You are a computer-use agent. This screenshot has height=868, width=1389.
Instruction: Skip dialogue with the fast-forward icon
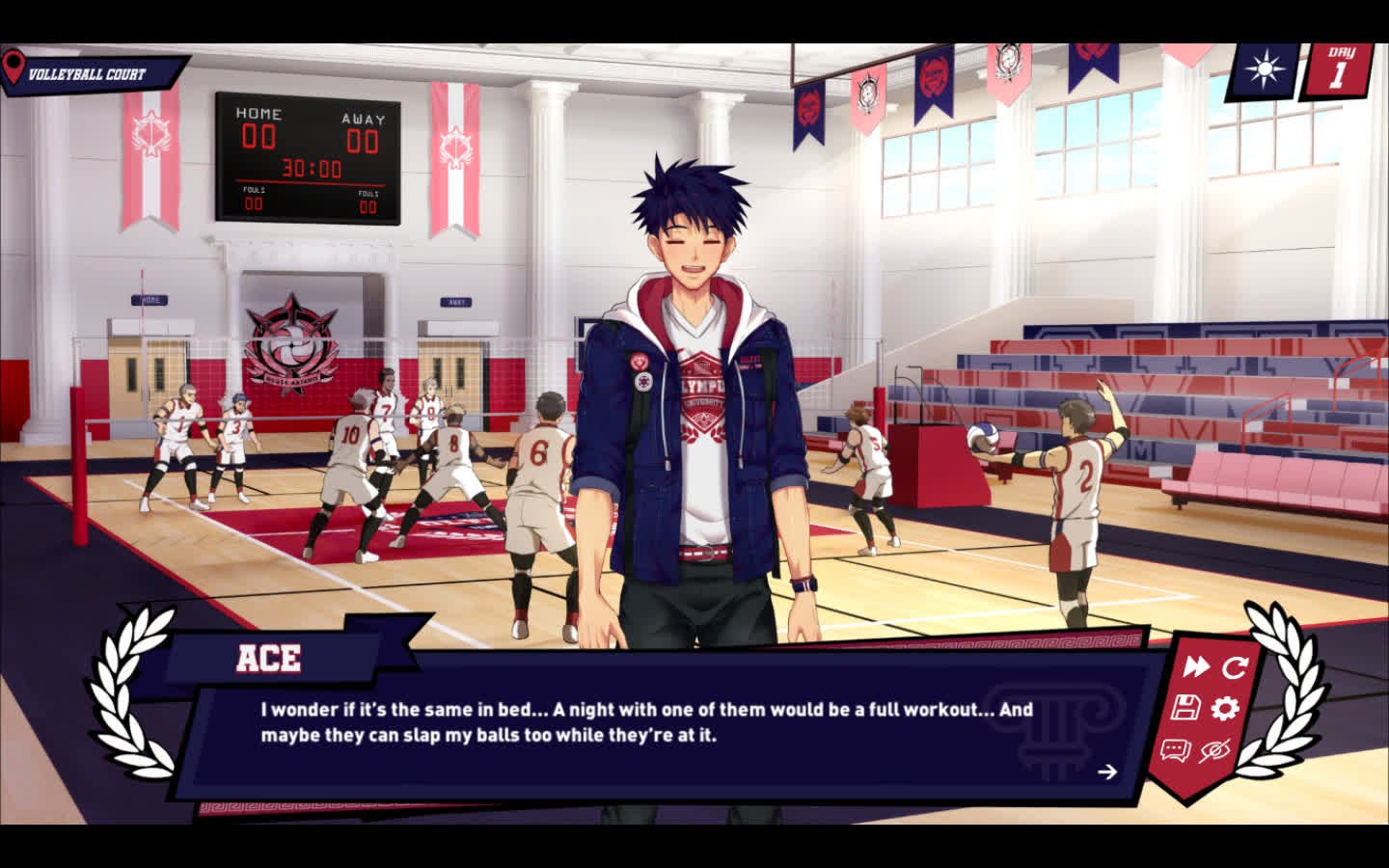click(1196, 666)
